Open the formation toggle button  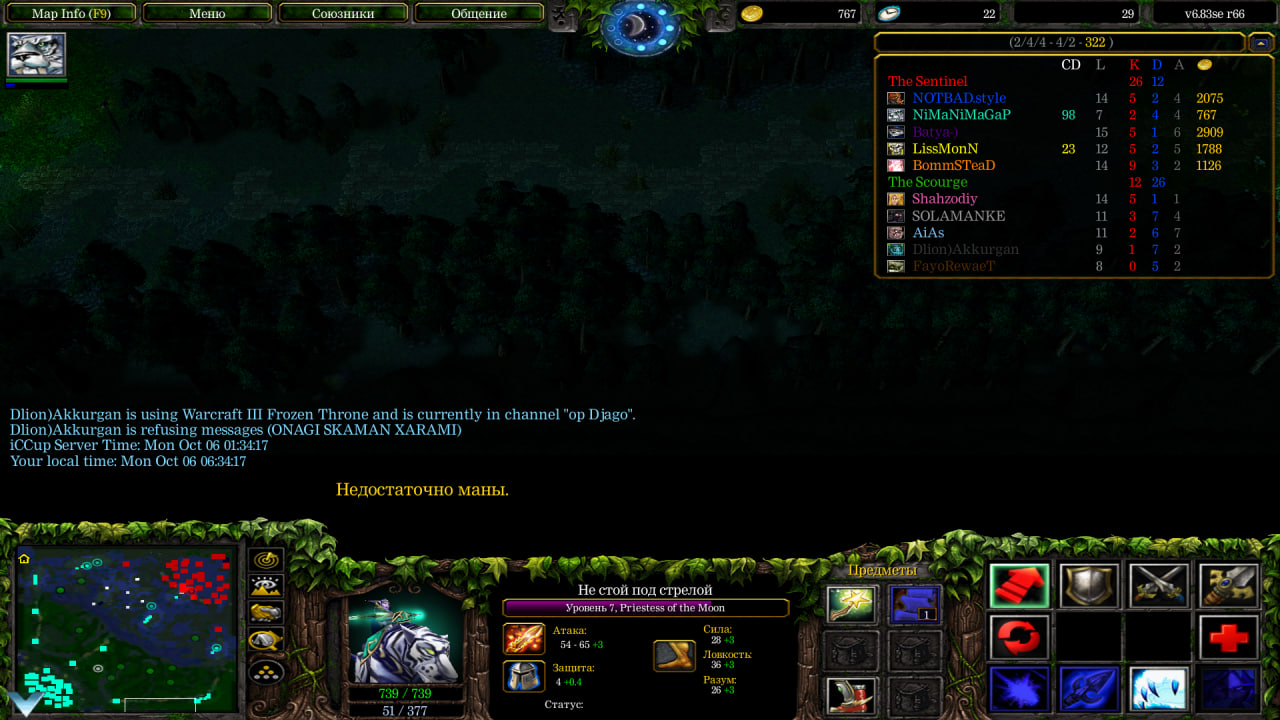[x=266, y=670]
